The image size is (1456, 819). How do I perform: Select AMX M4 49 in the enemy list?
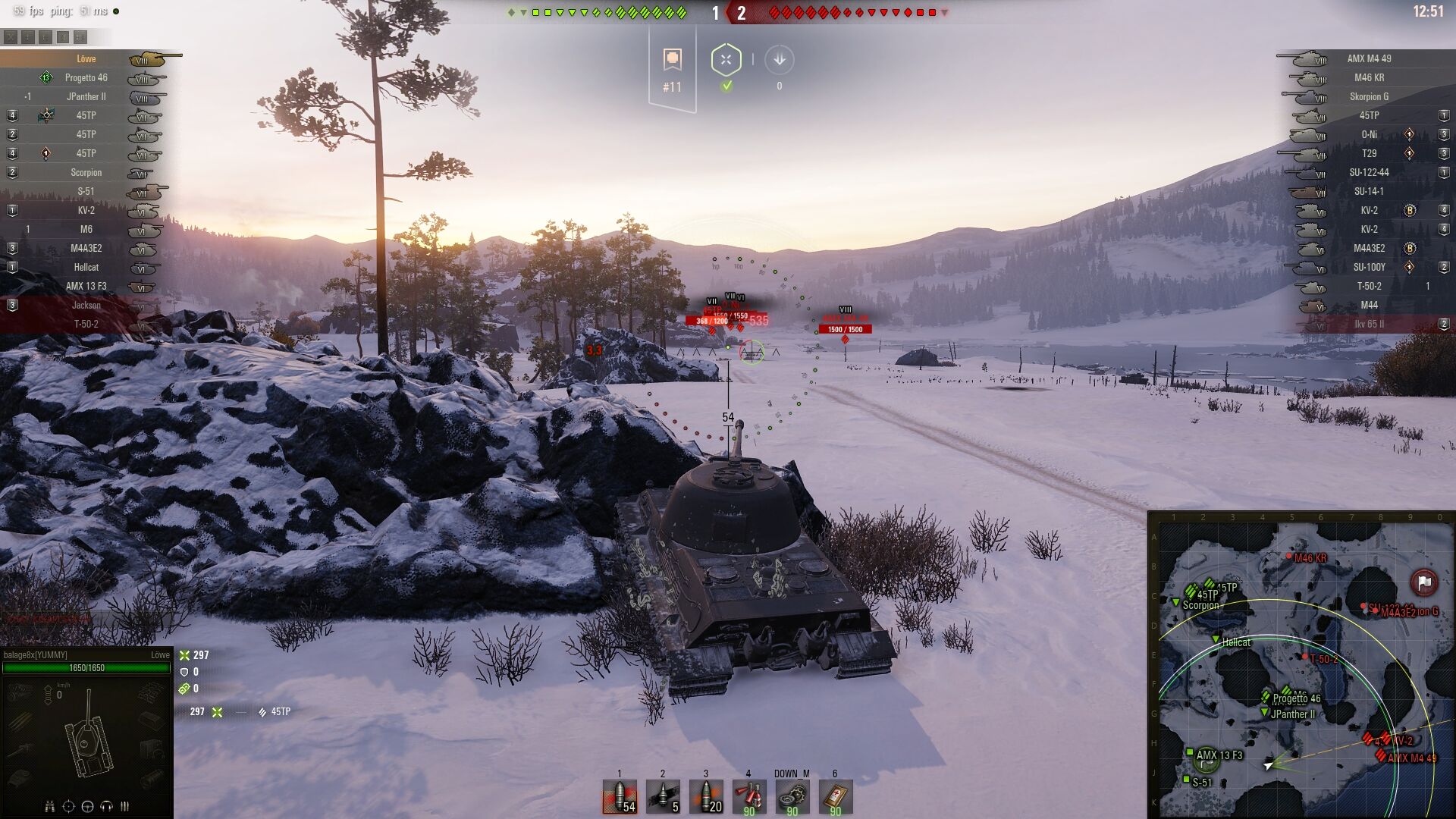(1369, 58)
